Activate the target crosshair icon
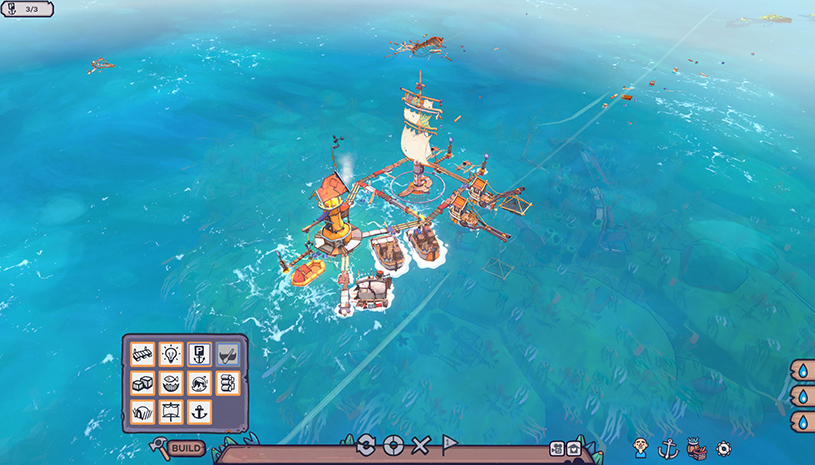The image size is (815, 465). pyautogui.click(x=393, y=445)
